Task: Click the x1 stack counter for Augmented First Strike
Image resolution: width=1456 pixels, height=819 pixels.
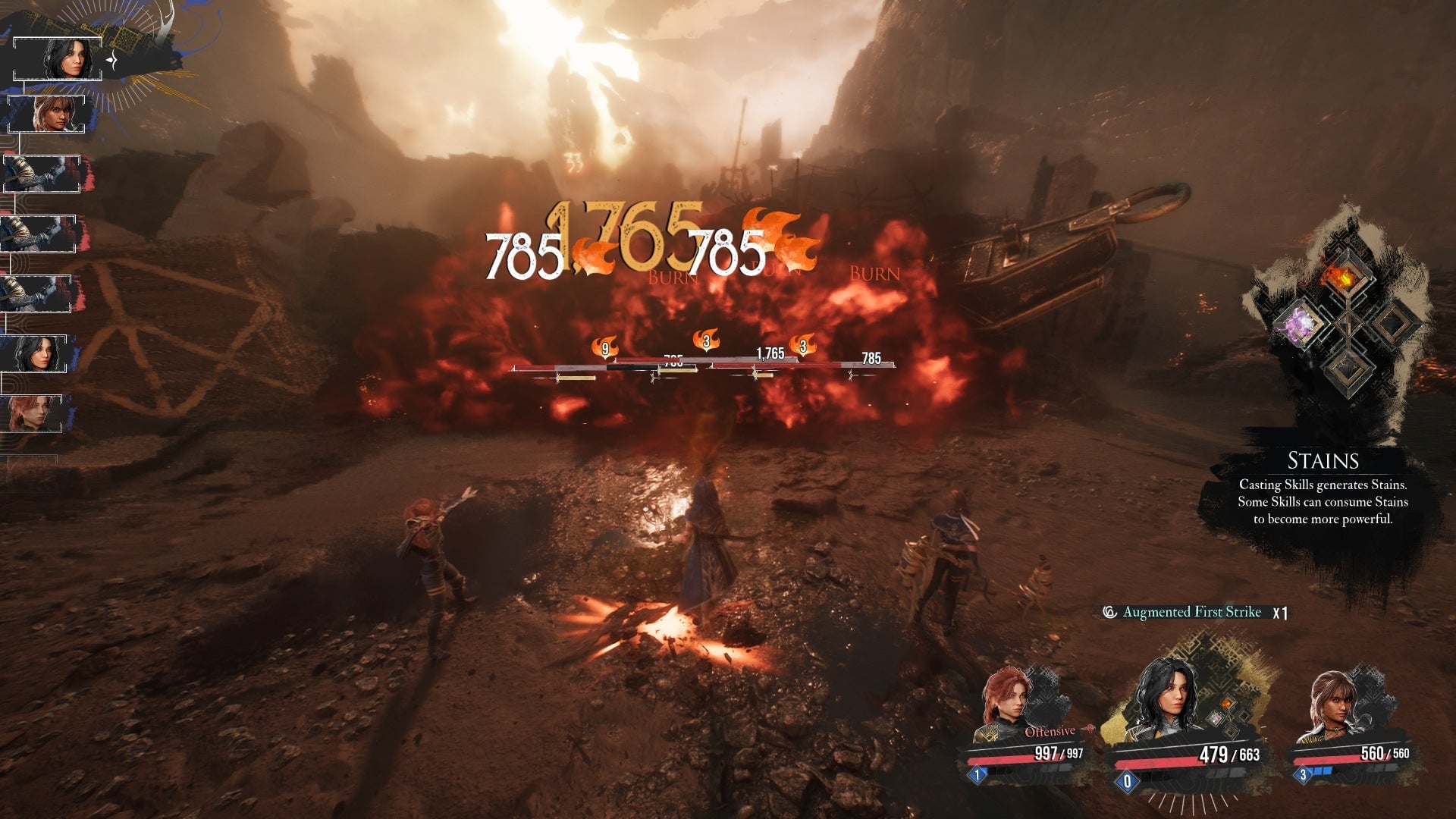Action: click(x=1280, y=613)
